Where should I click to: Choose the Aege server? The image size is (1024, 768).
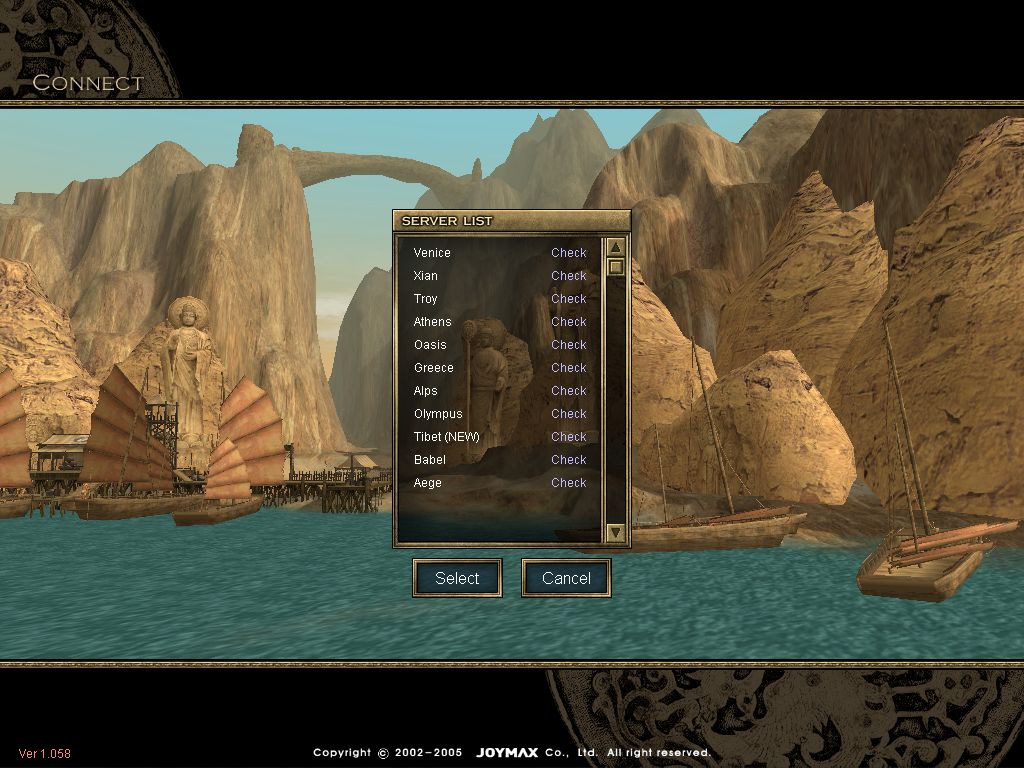point(428,483)
